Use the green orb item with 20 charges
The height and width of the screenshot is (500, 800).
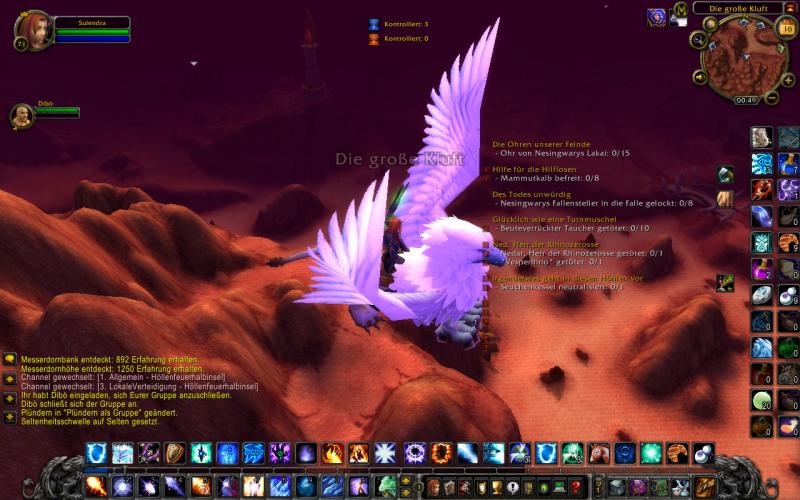[x=761, y=399]
